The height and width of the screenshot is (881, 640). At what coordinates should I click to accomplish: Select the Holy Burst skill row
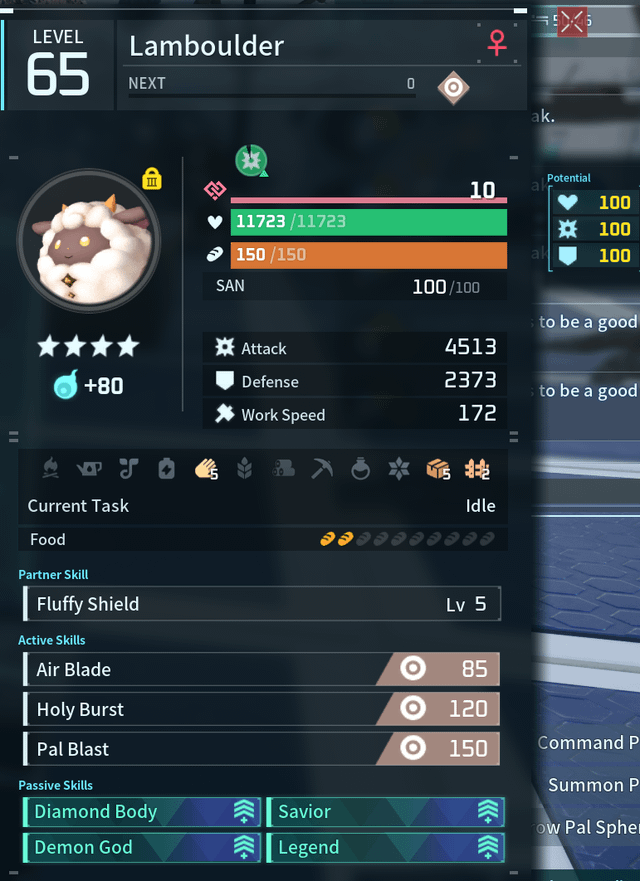pyautogui.click(x=261, y=709)
